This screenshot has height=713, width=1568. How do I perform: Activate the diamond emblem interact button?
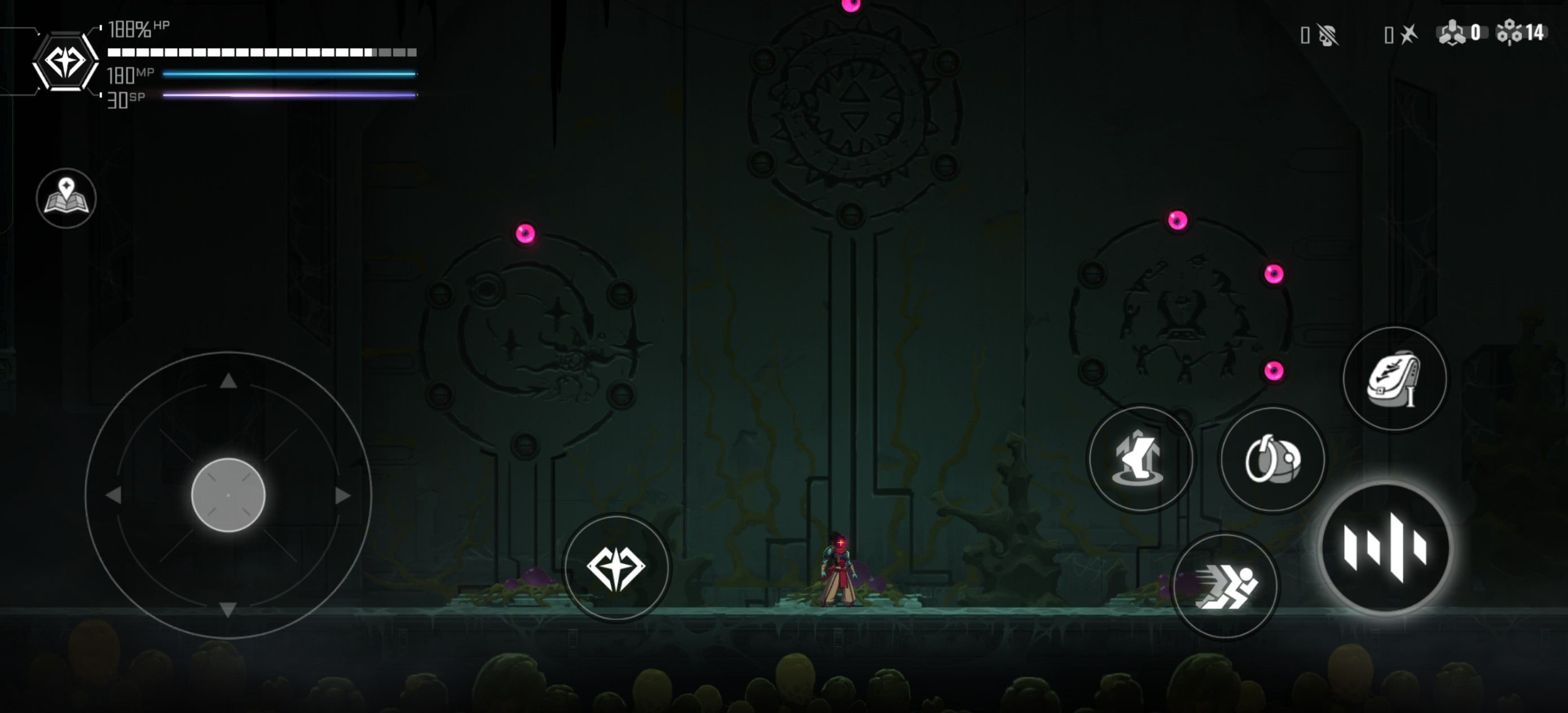tap(616, 568)
